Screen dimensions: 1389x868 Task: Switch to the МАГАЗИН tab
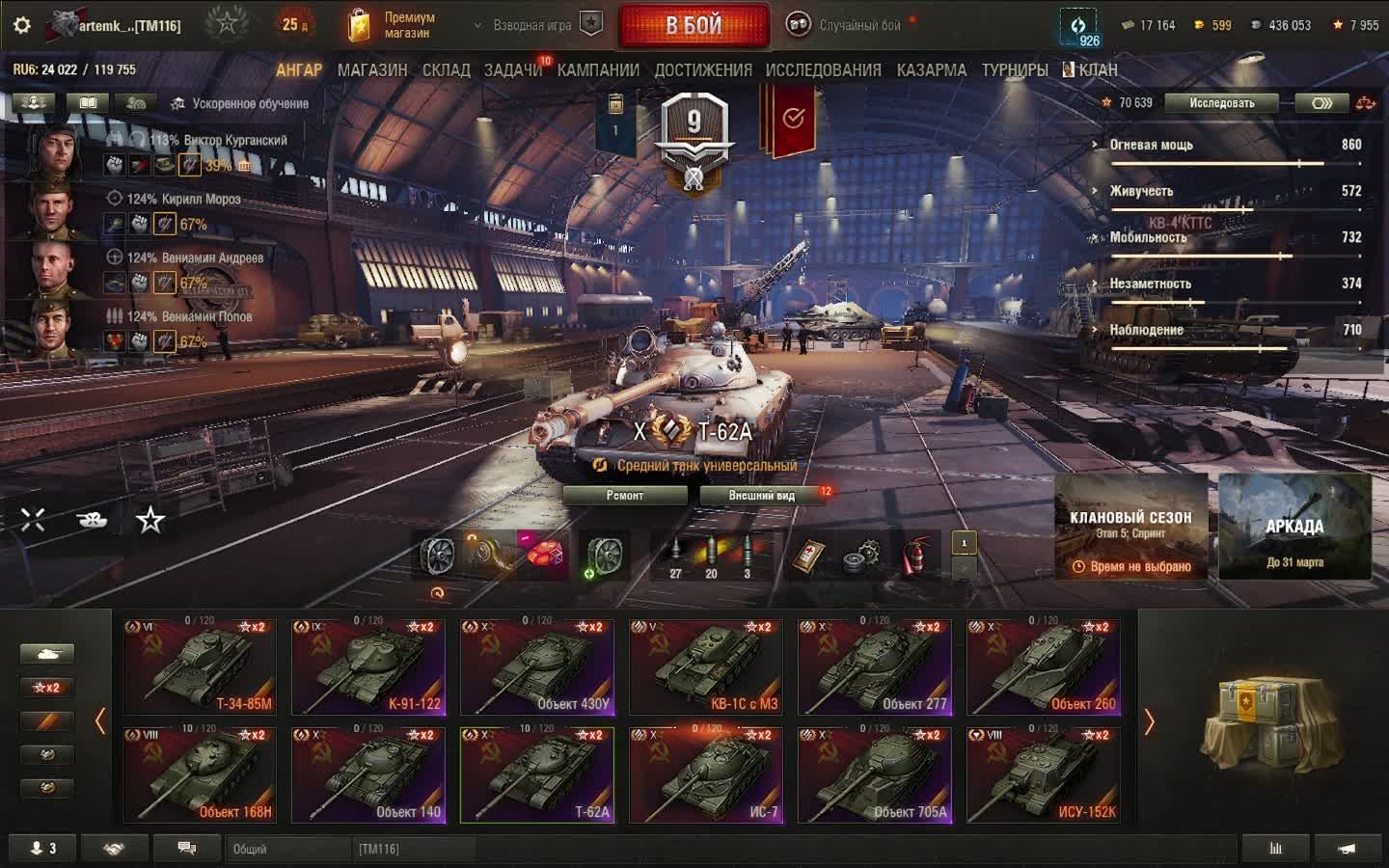372,70
